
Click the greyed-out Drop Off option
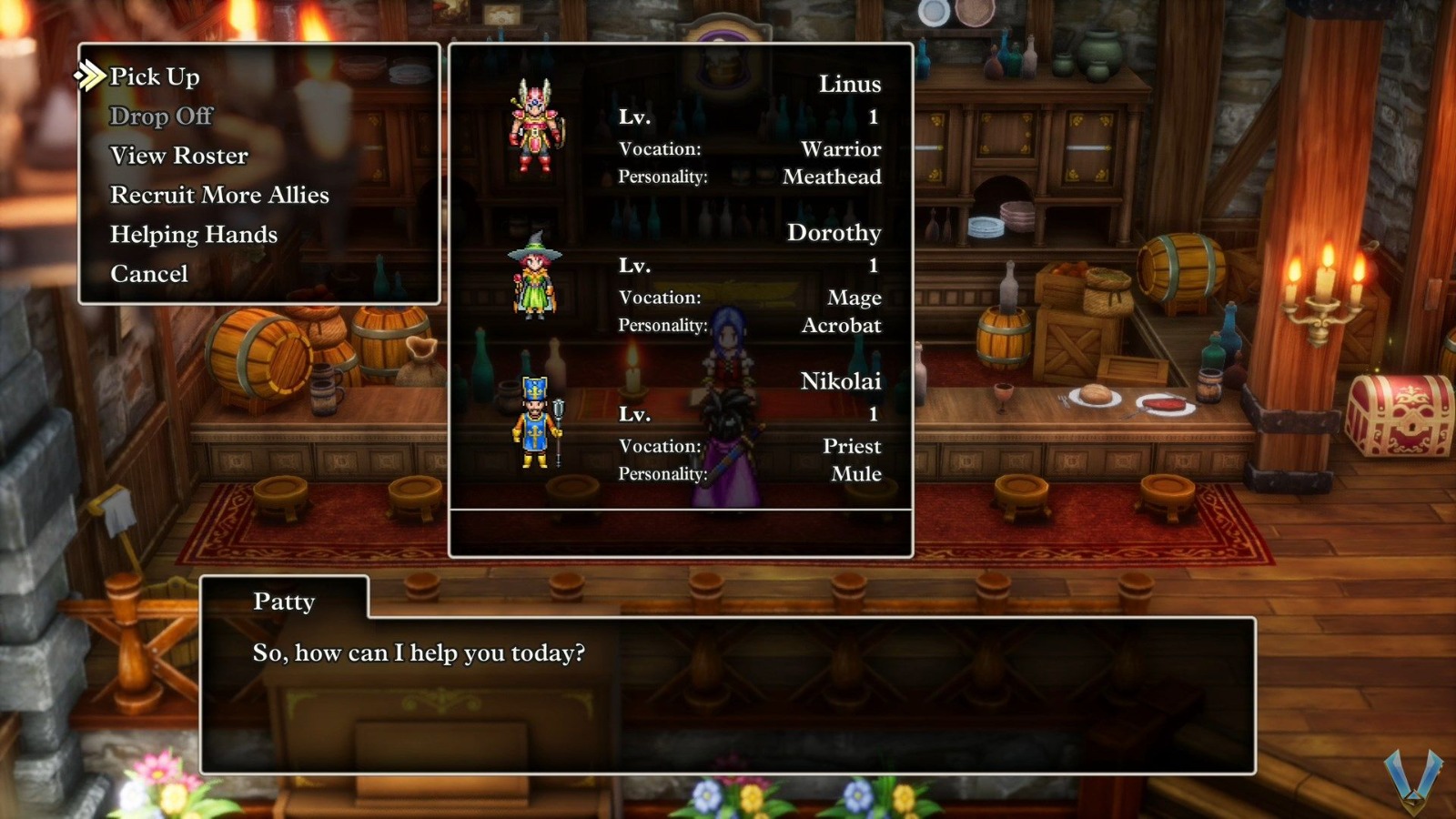[x=161, y=116]
